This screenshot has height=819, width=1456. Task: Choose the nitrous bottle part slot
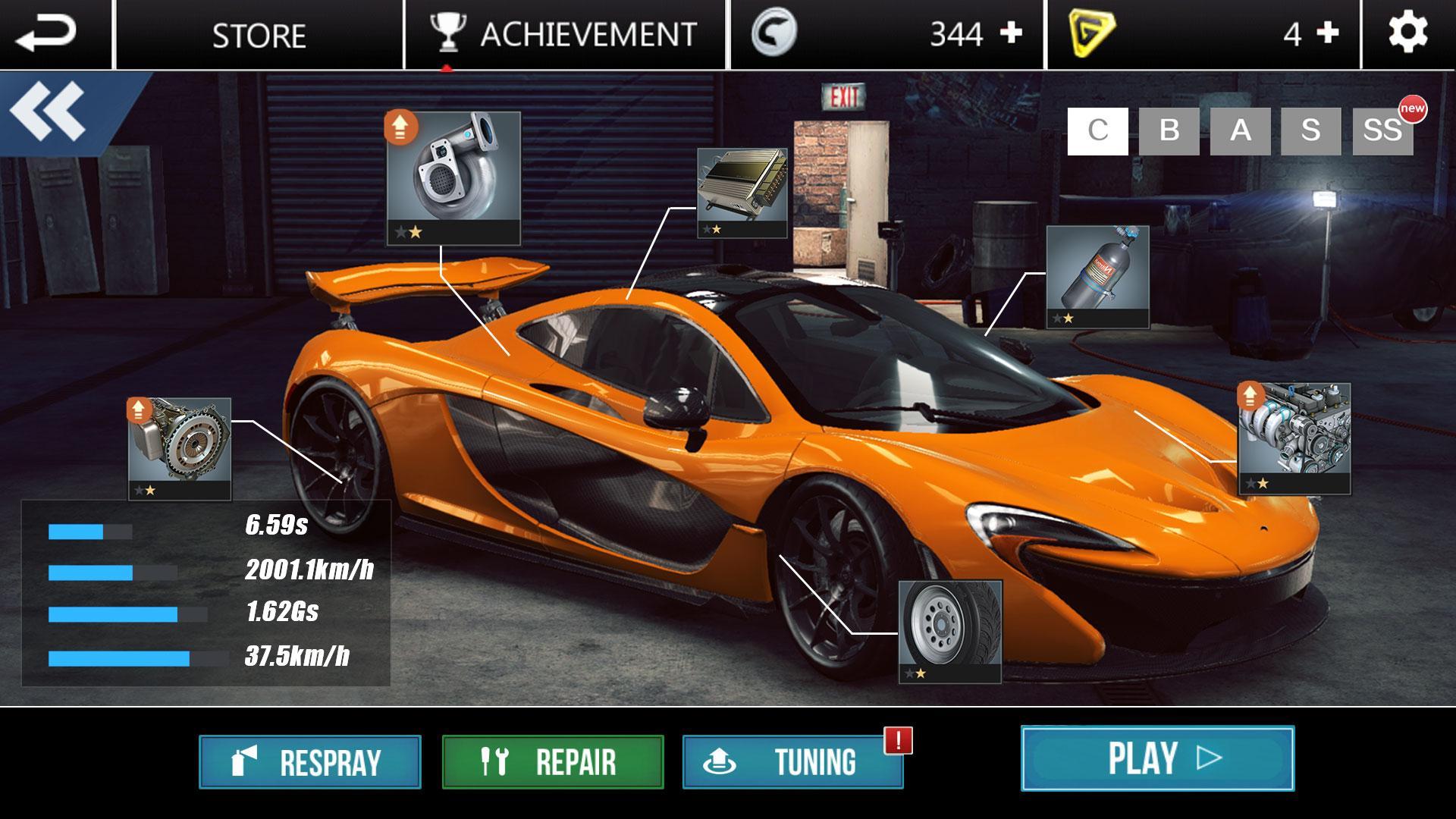1097,277
